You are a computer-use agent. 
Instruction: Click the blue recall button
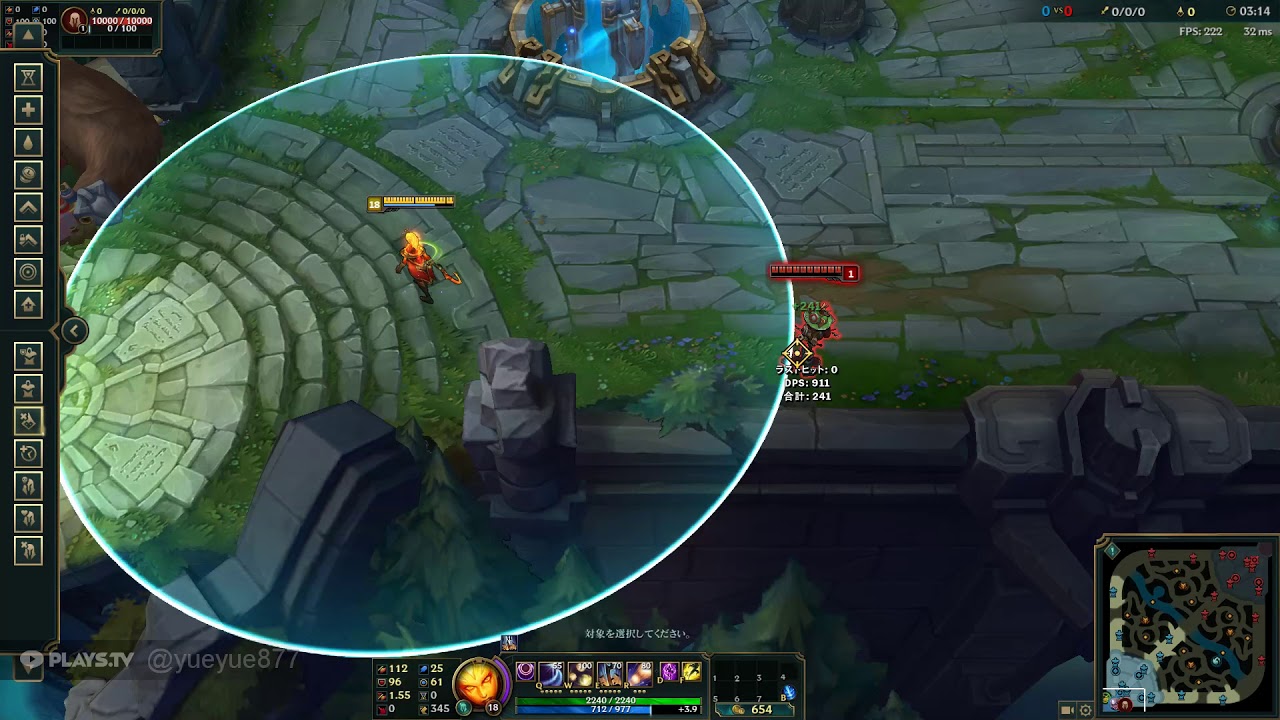(789, 691)
